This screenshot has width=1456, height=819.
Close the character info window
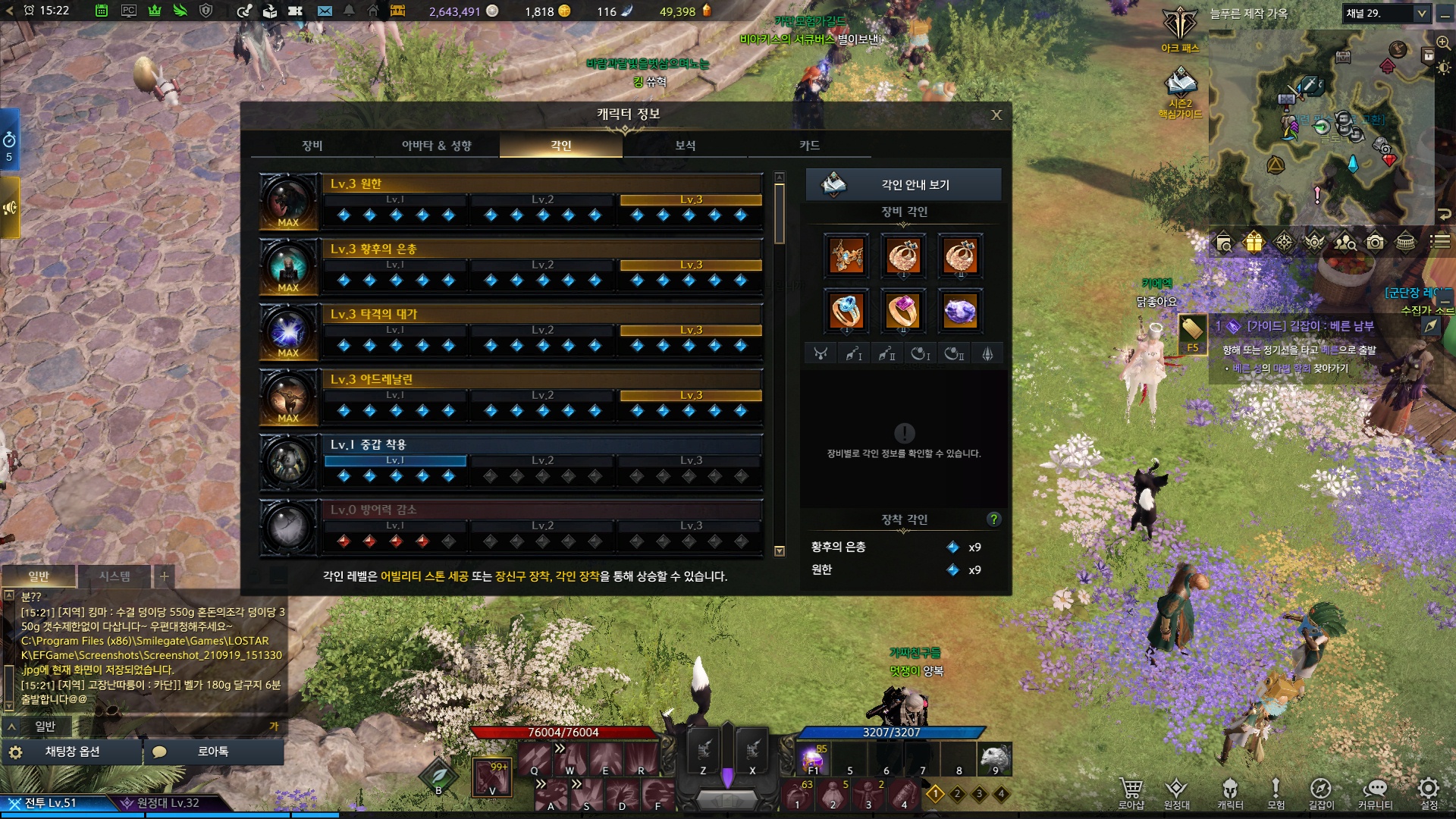click(996, 115)
